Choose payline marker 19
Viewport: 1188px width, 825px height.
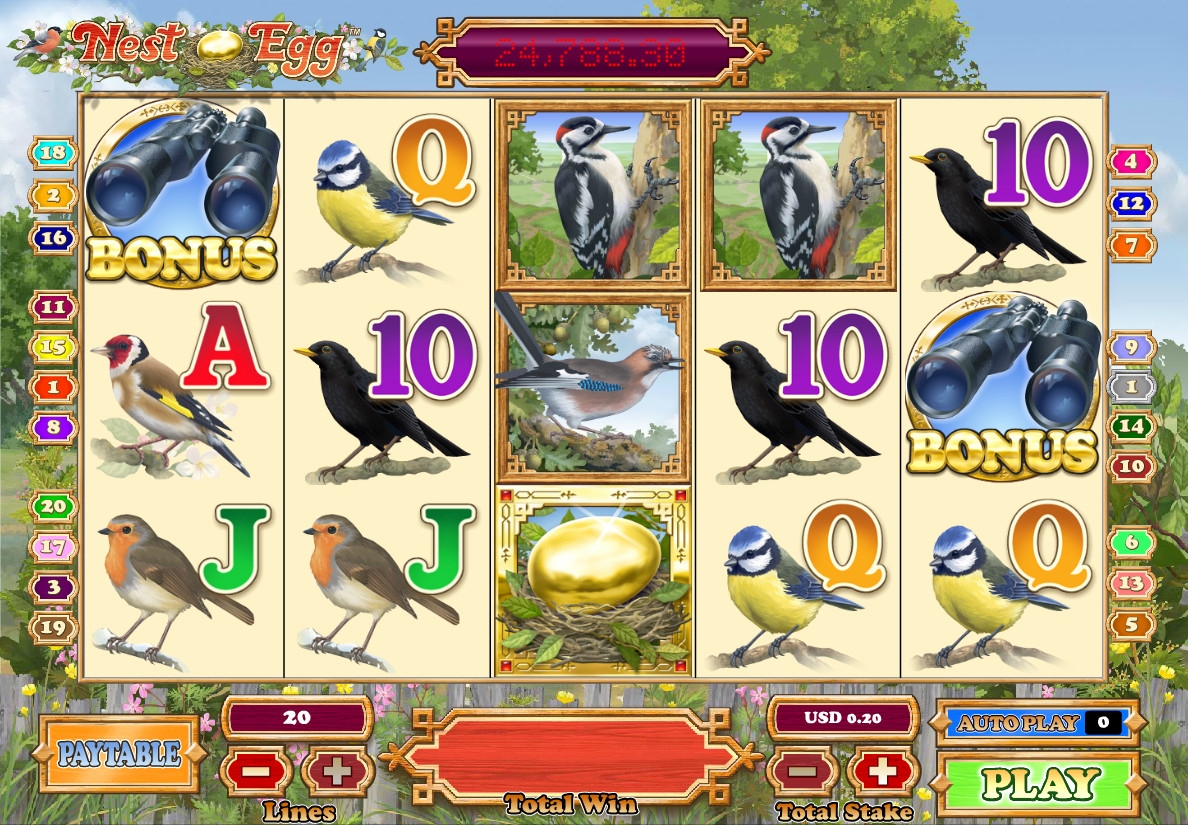coord(53,627)
